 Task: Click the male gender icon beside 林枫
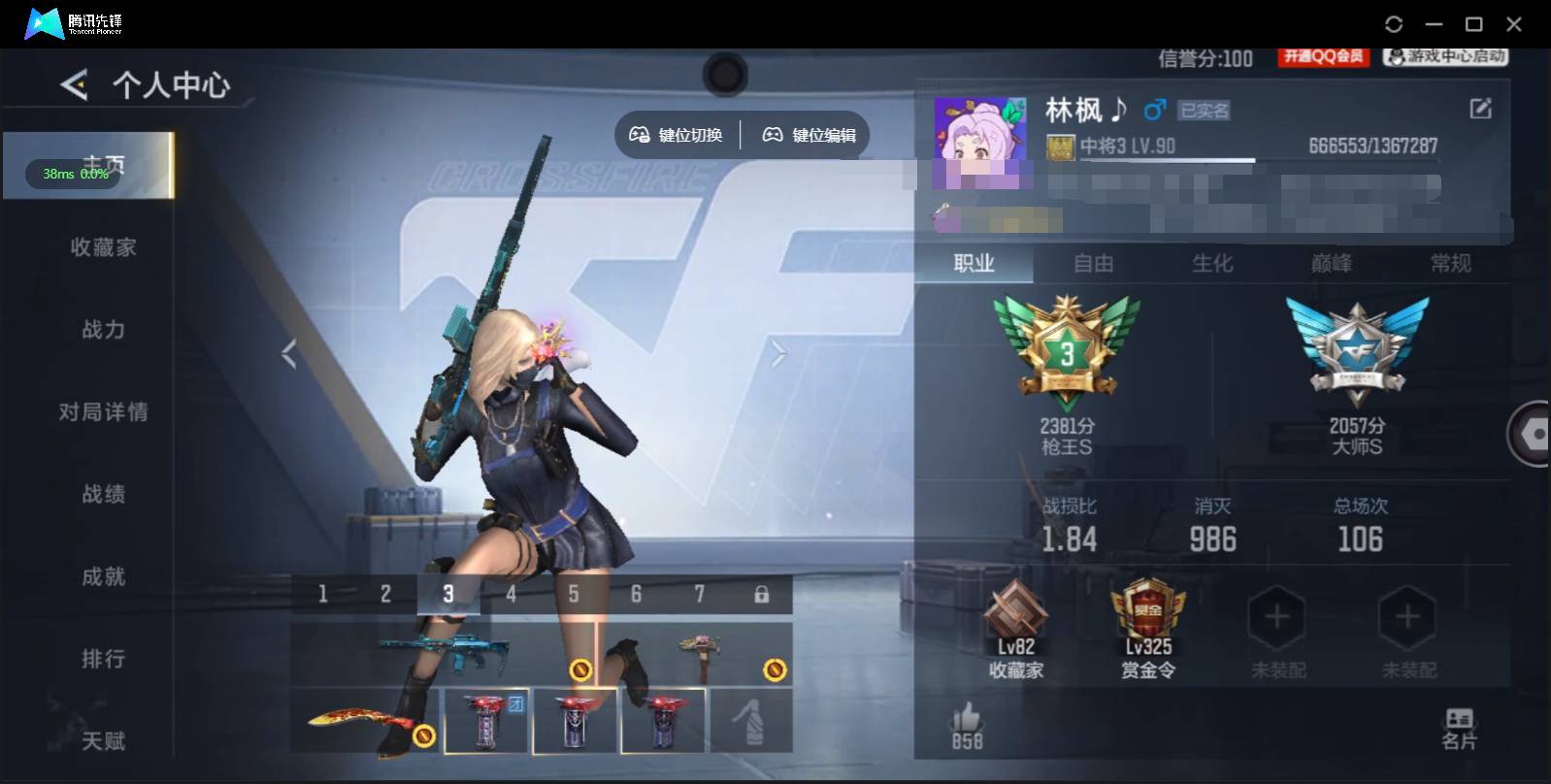click(x=1153, y=111)
